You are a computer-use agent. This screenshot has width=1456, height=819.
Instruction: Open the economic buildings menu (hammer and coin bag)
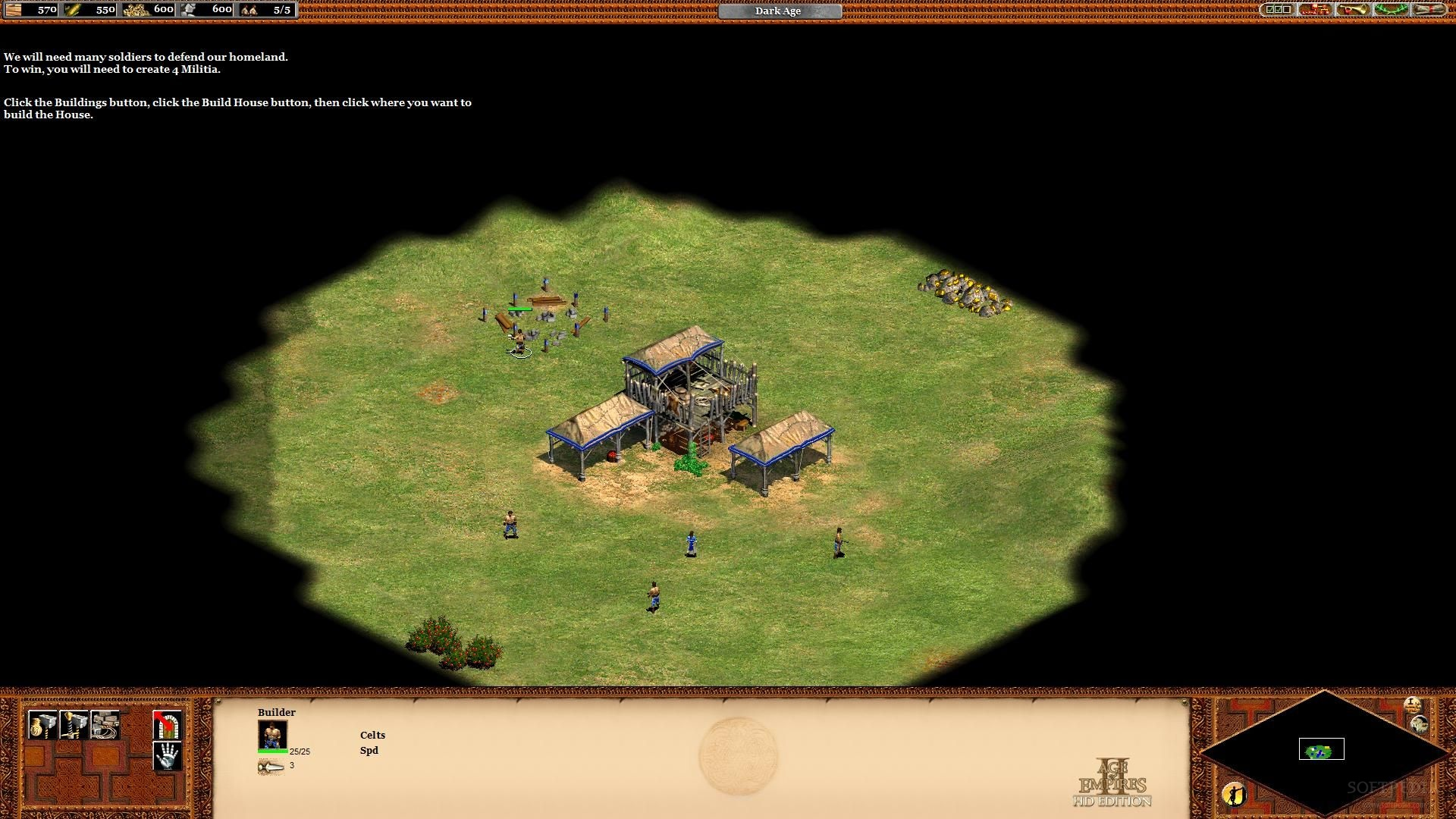pos(42,725)
